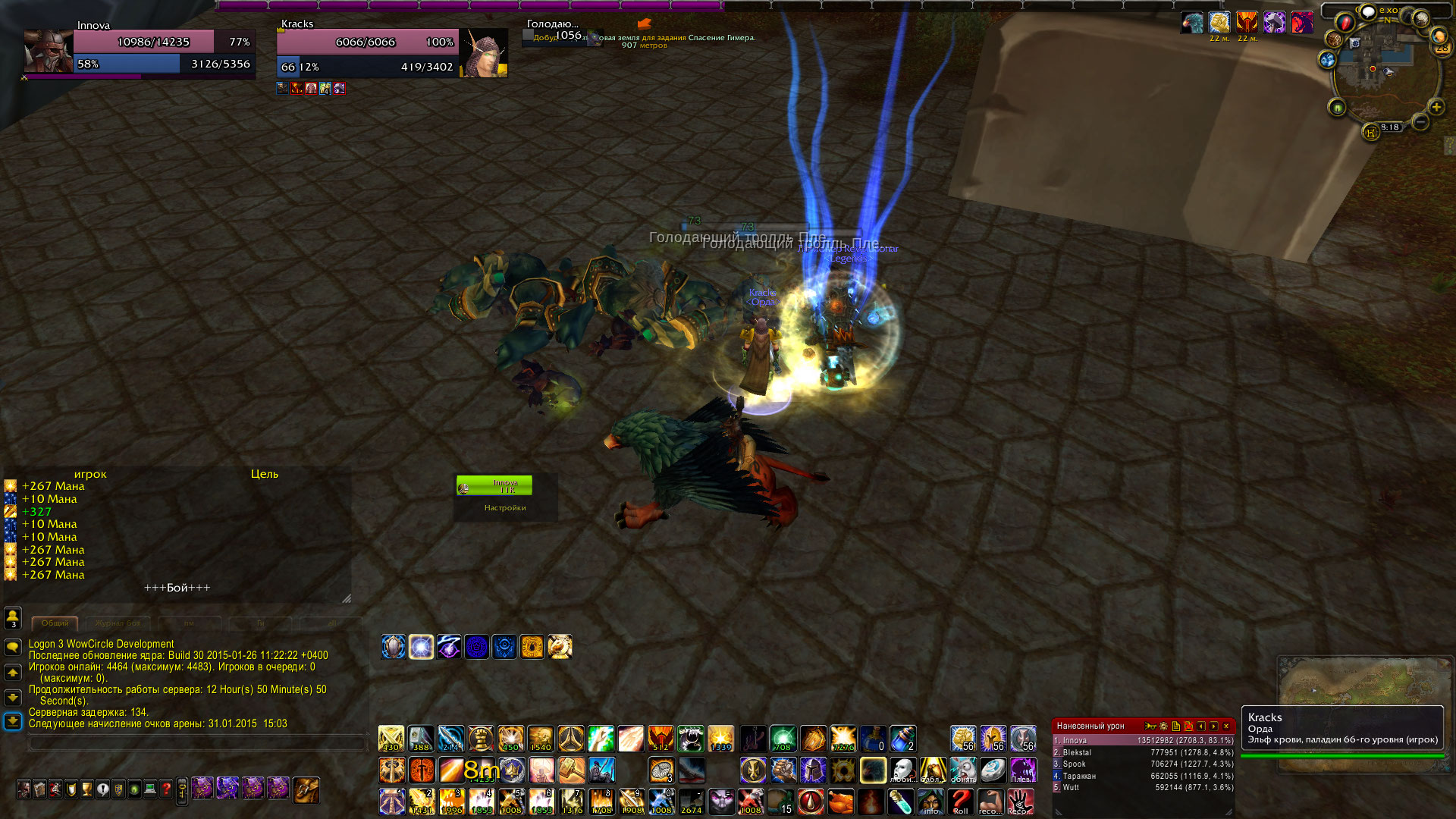The image size is (1456, 819).
Task: Open the minimap calendar button
Action: point(1442,47)
